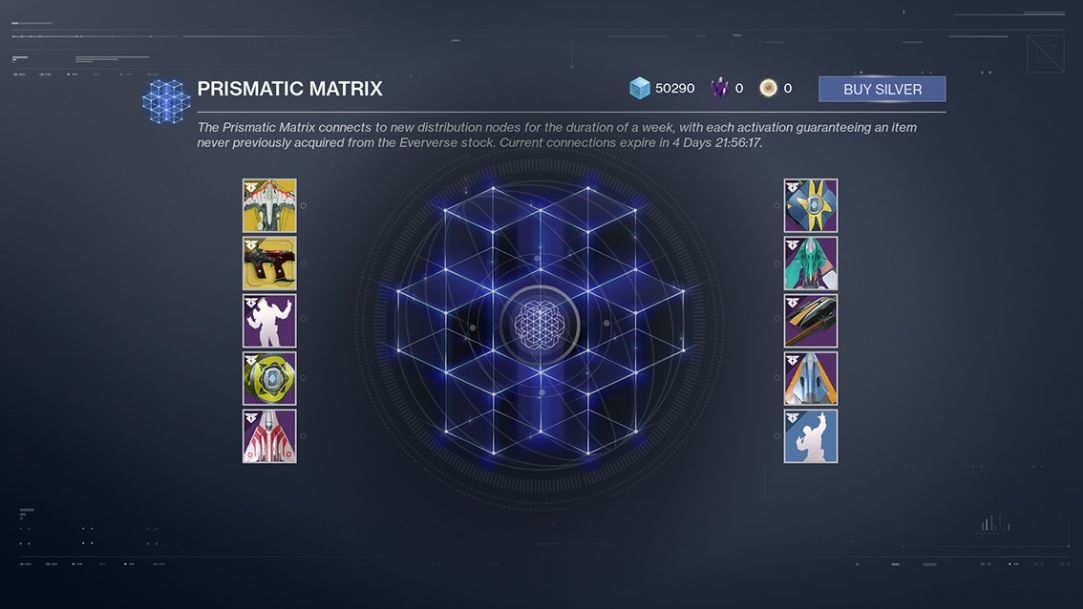Choose the teal green ship reward

click(811, 263)
